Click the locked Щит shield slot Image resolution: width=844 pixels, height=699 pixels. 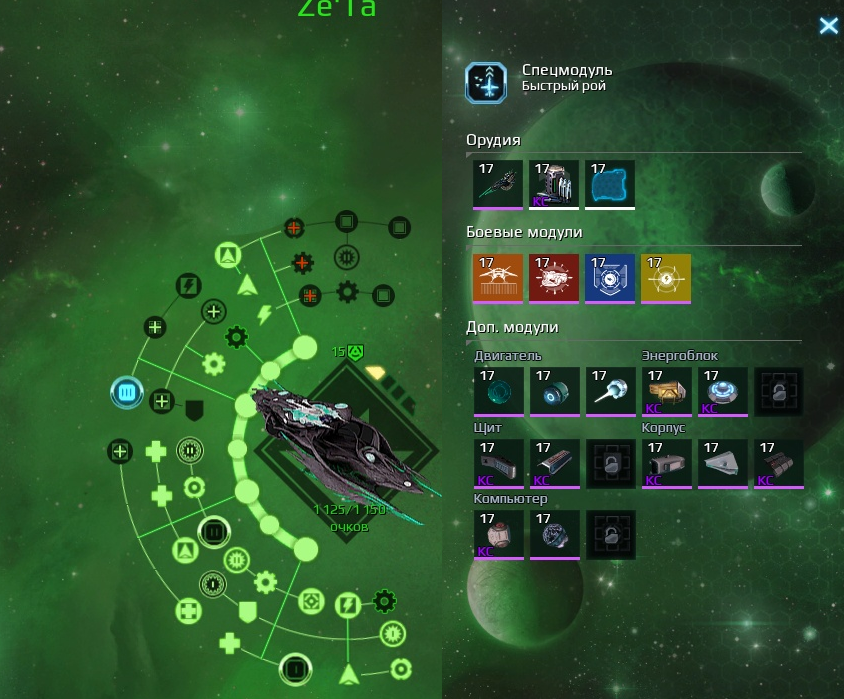610,463
